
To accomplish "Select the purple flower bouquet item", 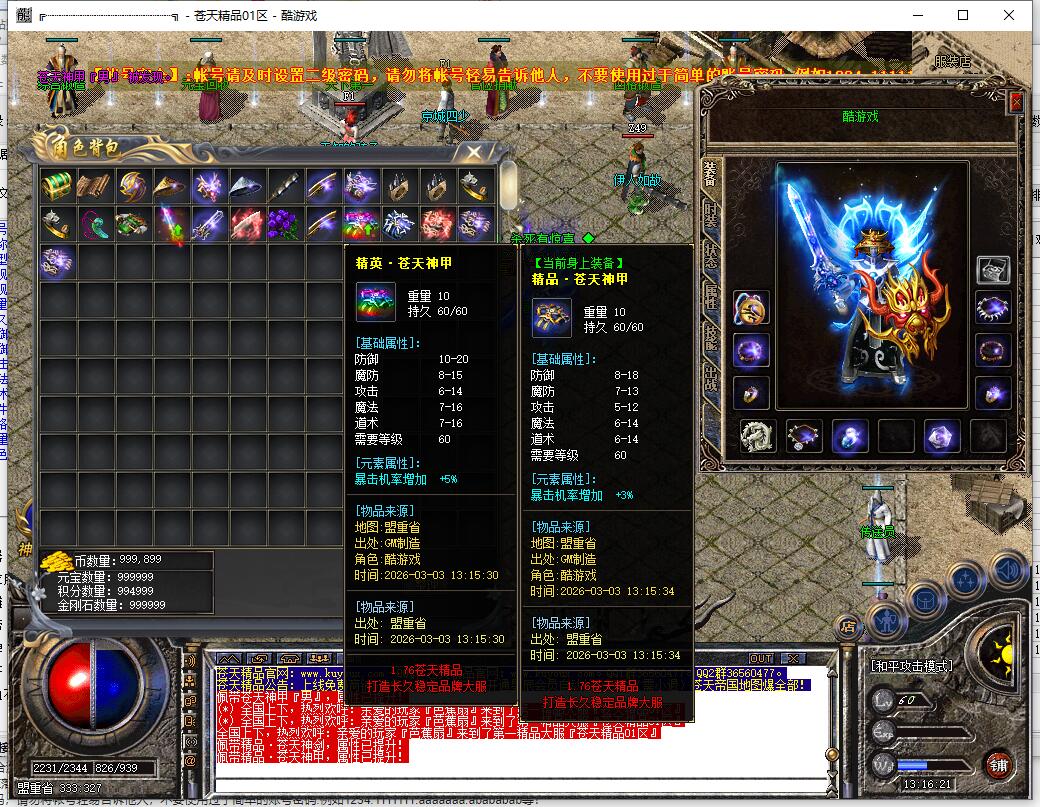I will 285,224.
